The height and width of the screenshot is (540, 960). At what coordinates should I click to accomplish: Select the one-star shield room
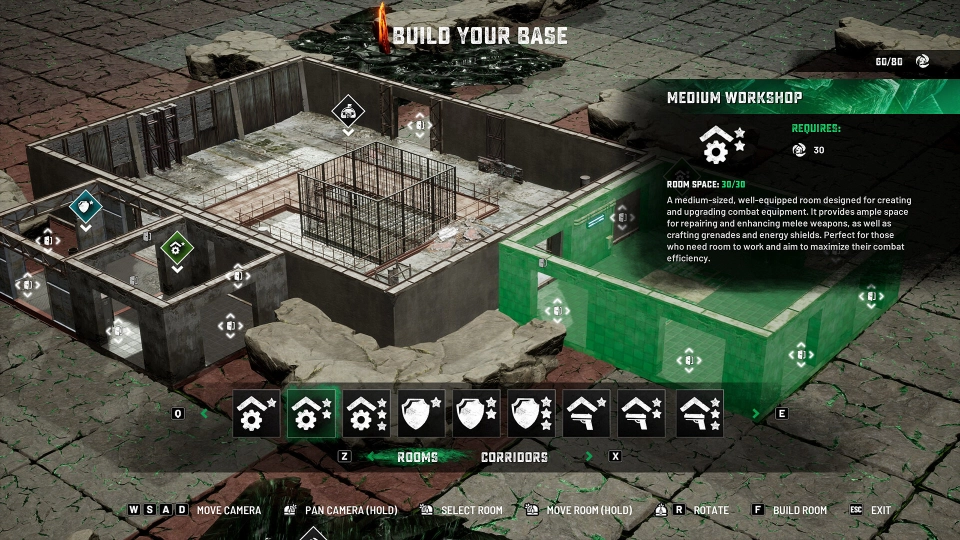click(x=422, y=413)
